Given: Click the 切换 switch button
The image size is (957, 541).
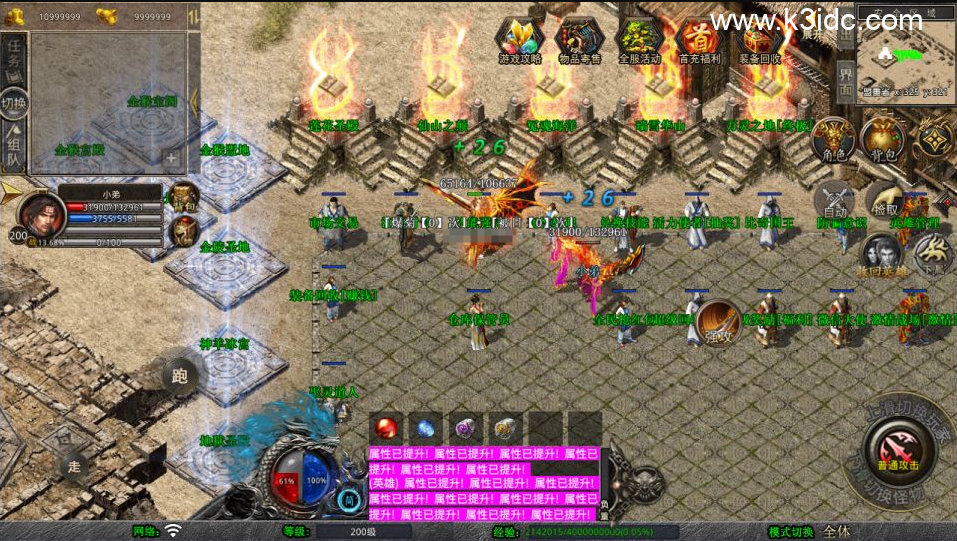Looking at the screenshot, I should click(14, 103).
